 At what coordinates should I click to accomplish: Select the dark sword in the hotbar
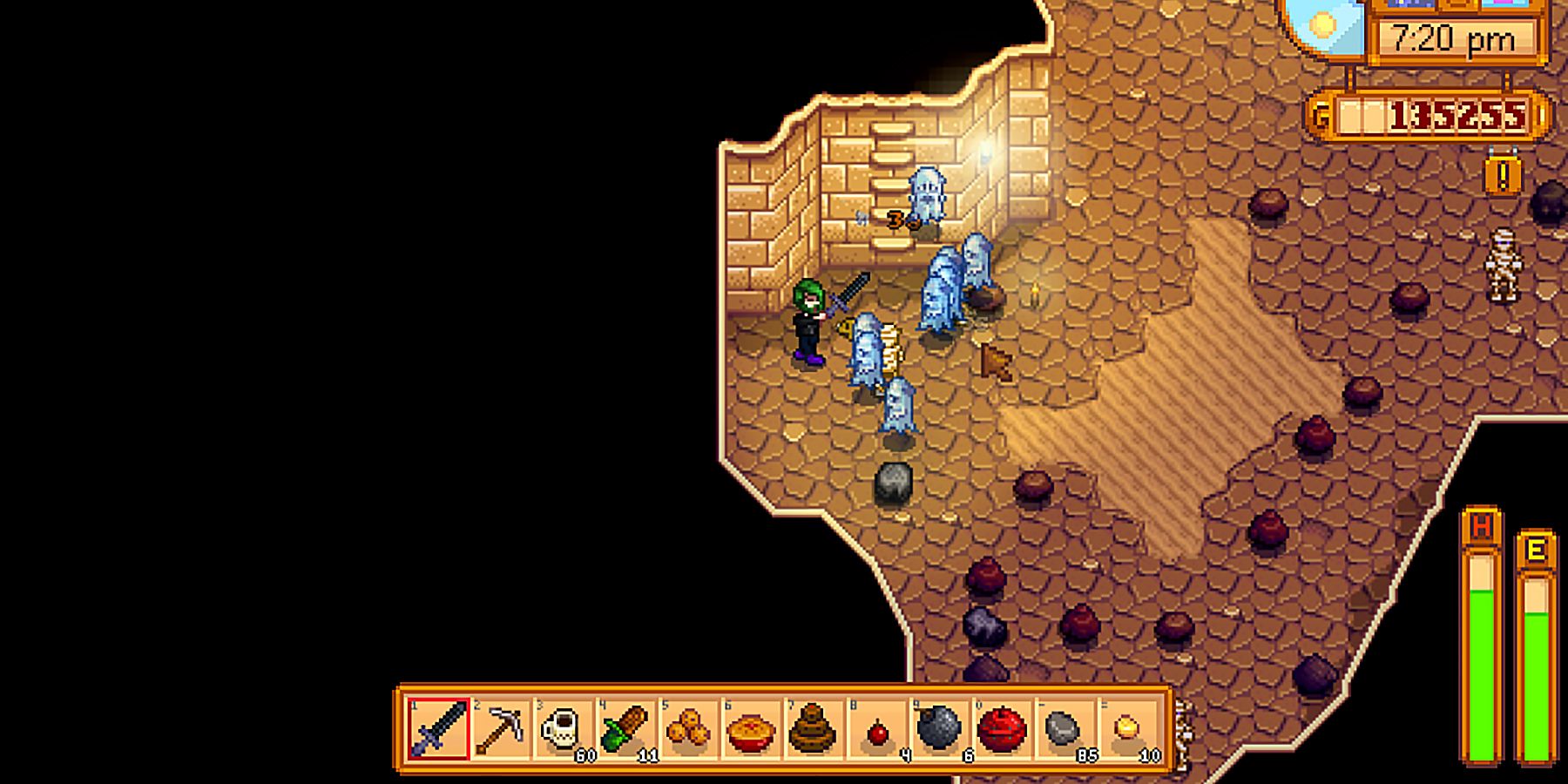click(x=439, y=728)
